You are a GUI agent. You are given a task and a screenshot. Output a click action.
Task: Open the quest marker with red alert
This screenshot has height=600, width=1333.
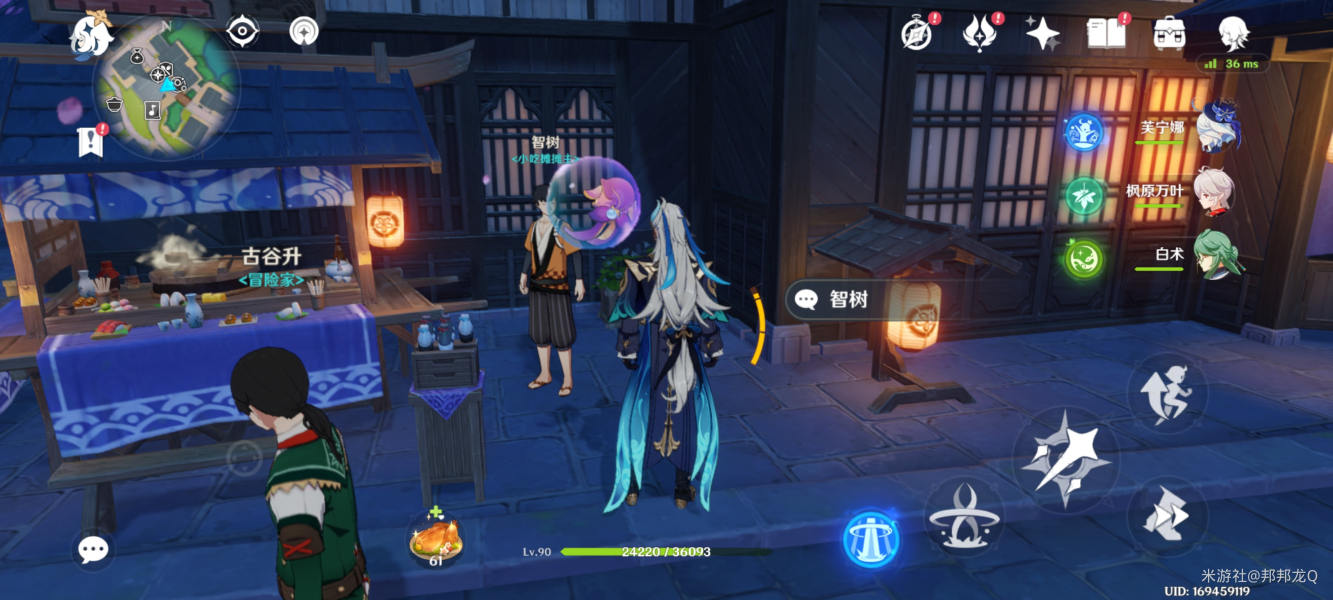coord(91,141)
